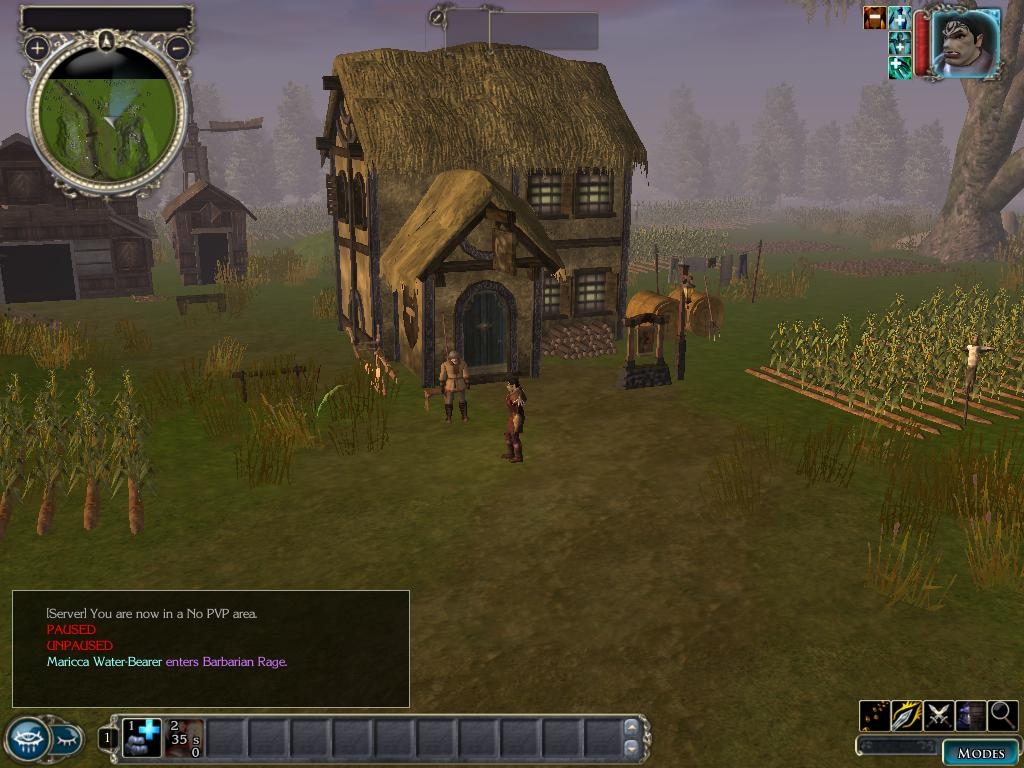Click the character portrait
The height and width of the screenshot is (768, 1024).
tap(967, 42)
